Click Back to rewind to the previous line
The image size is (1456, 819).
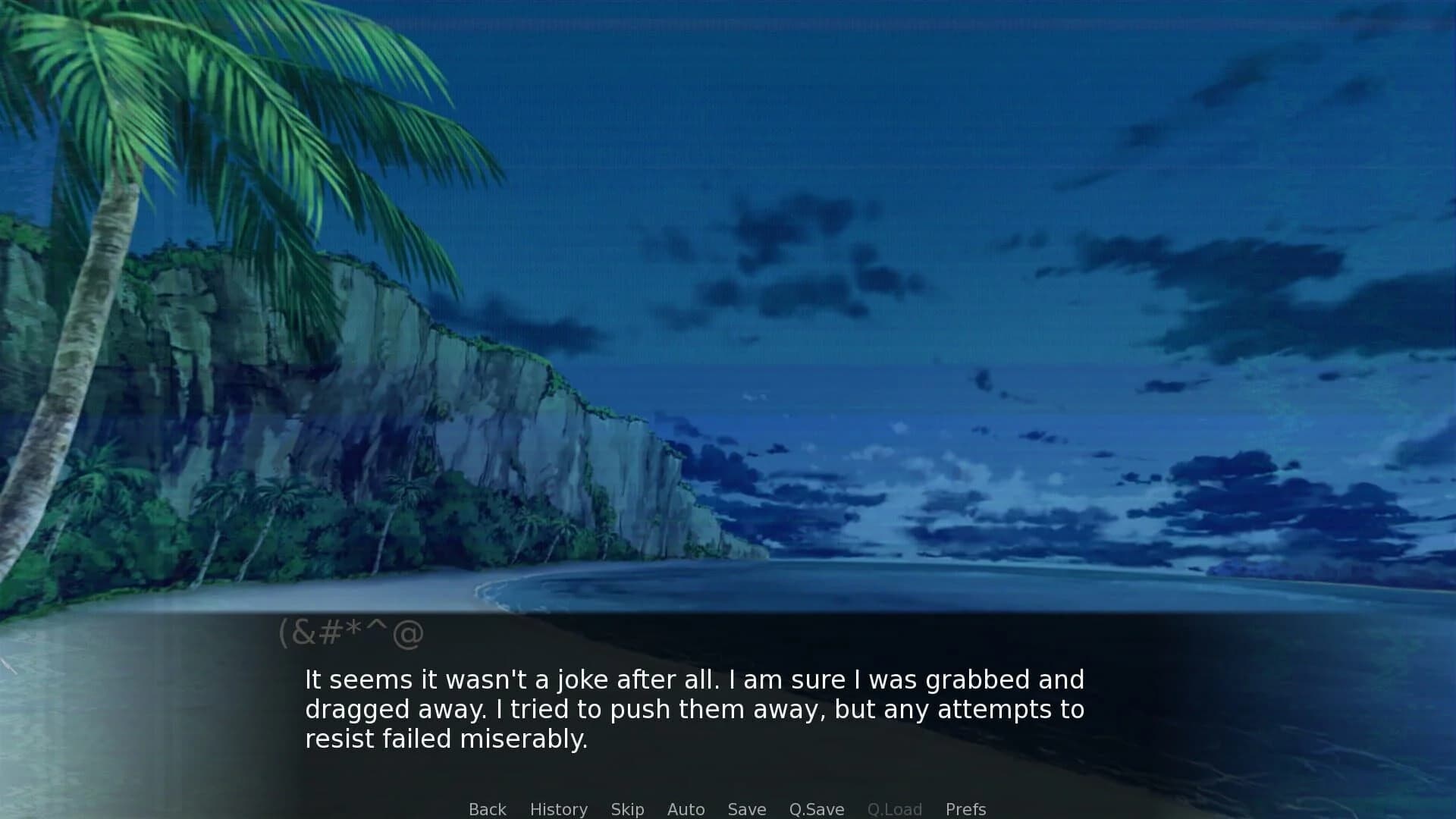[x=487, y=809]
